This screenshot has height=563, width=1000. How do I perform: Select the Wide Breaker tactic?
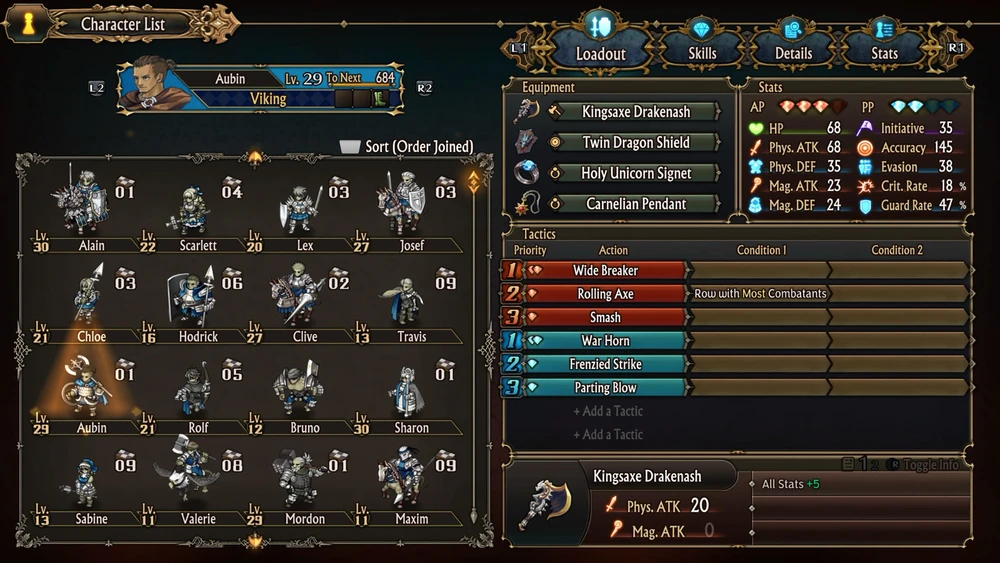click(605, 270)
